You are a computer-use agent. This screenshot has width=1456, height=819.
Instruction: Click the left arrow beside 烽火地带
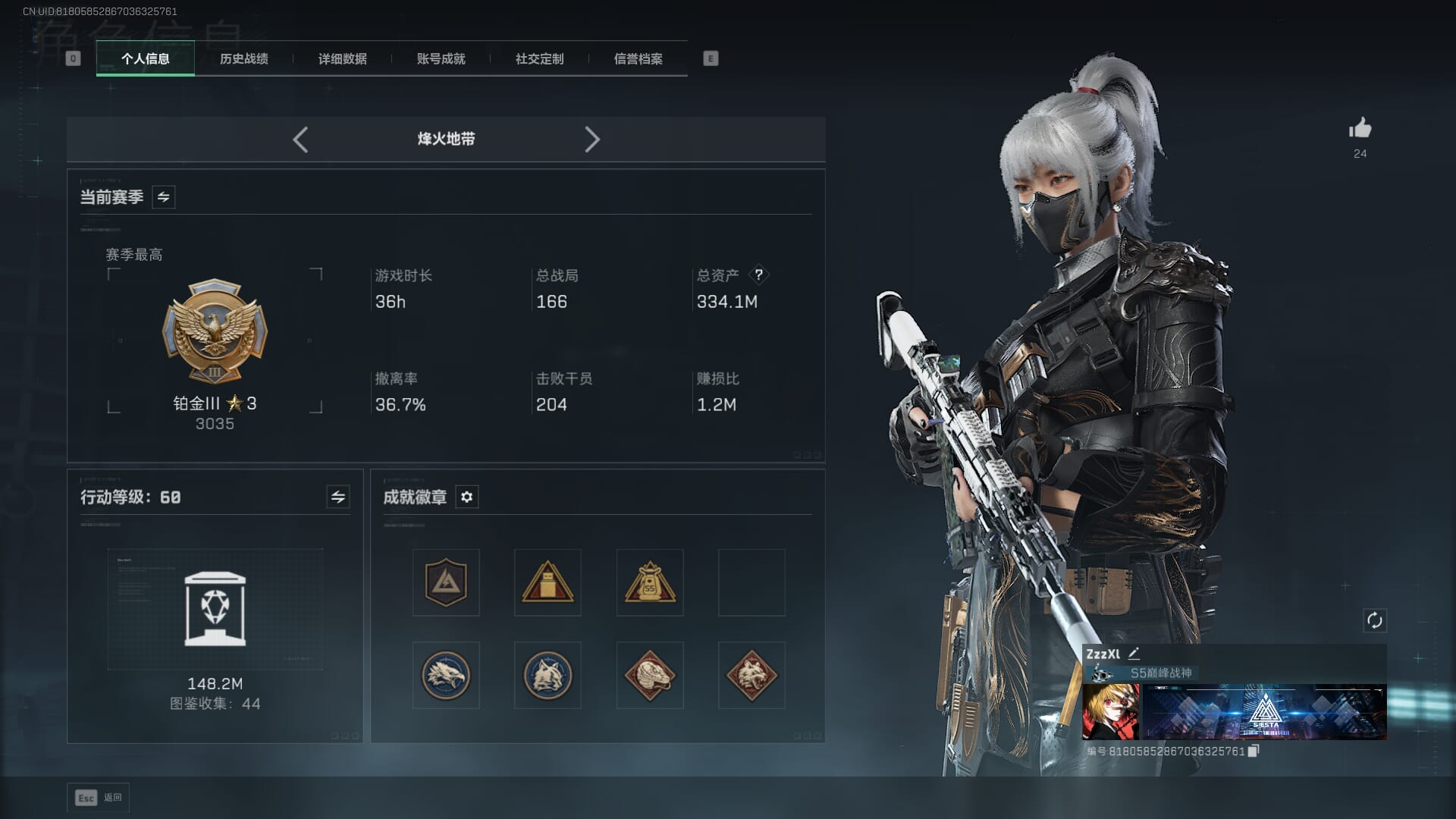(x=300, y=140)
